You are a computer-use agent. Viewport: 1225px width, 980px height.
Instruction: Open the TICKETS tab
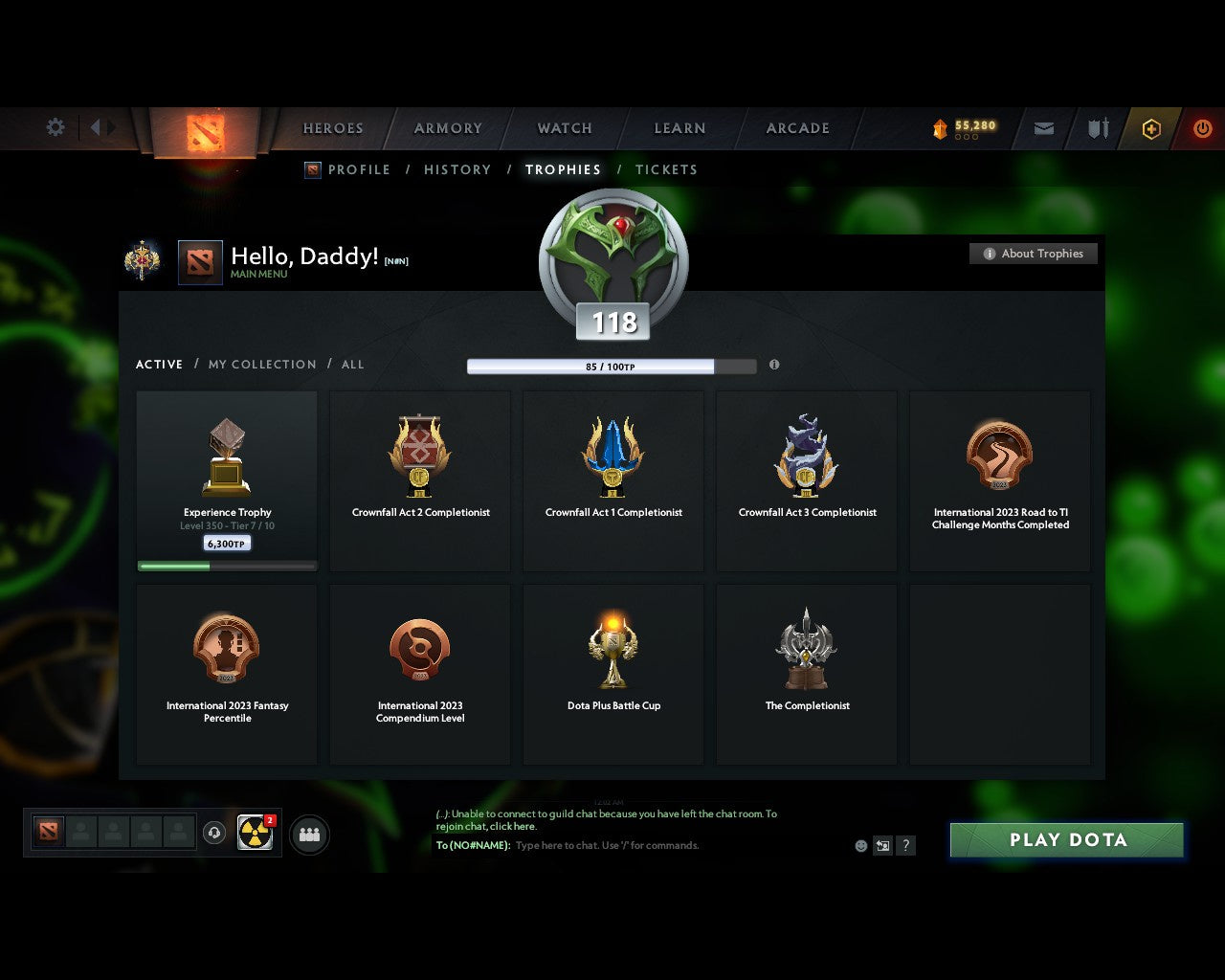coord(666,169)
